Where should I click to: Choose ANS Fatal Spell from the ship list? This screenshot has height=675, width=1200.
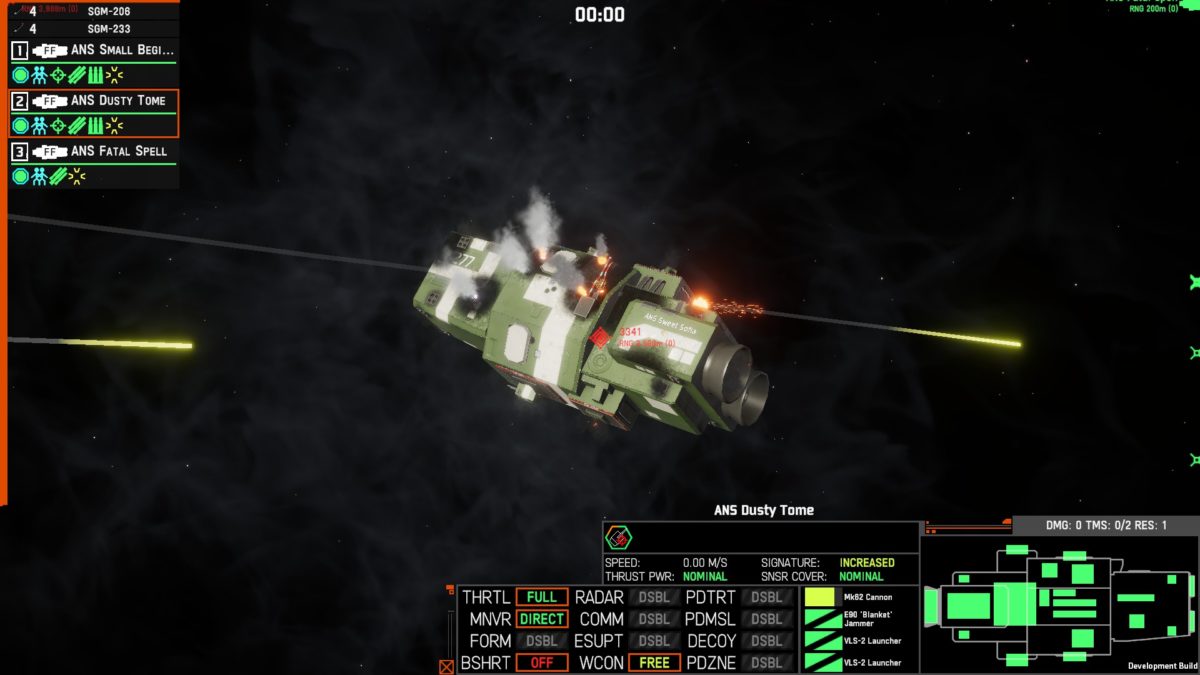(93, 151)
